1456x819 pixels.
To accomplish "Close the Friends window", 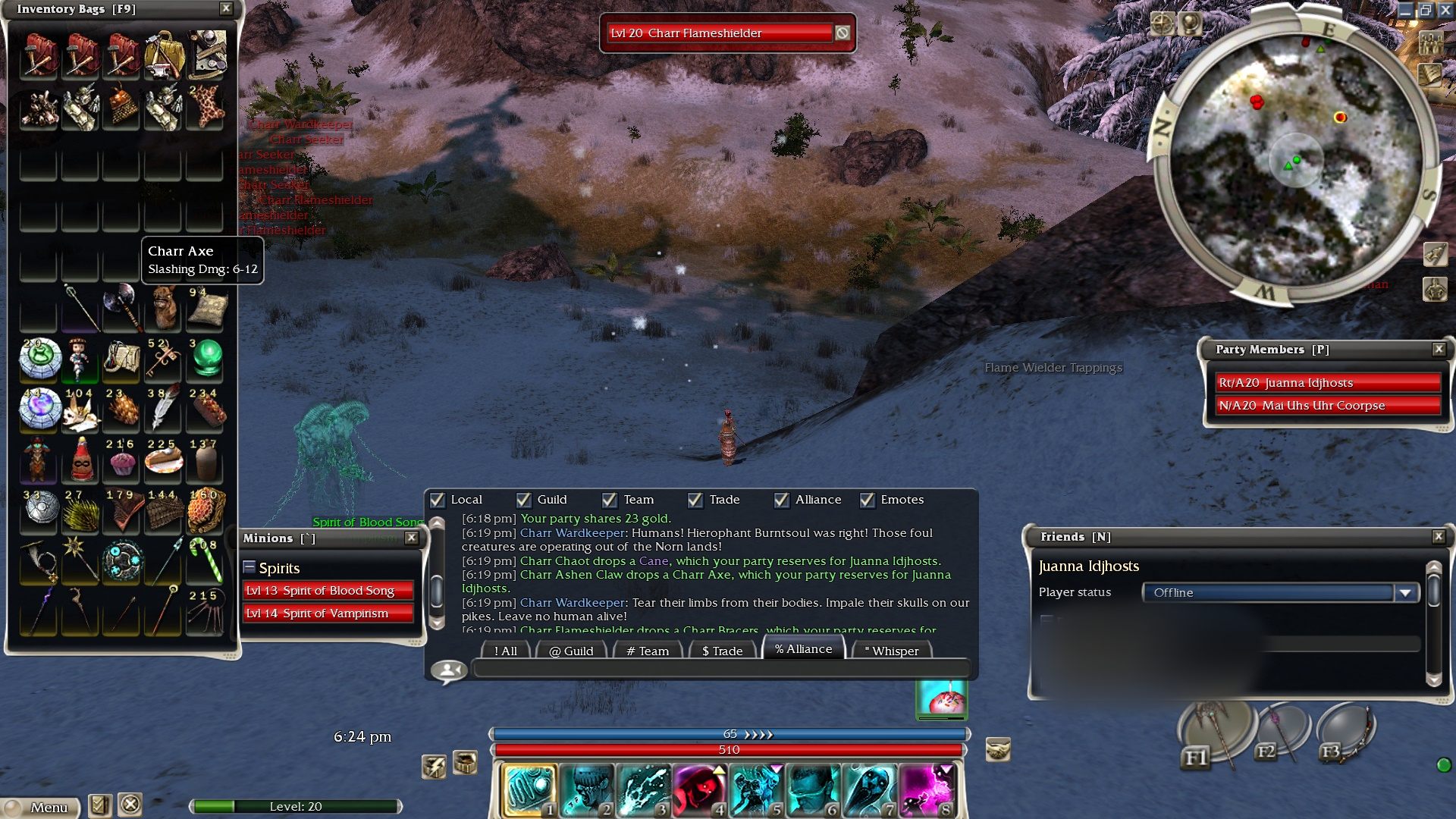I will 1438,536.
